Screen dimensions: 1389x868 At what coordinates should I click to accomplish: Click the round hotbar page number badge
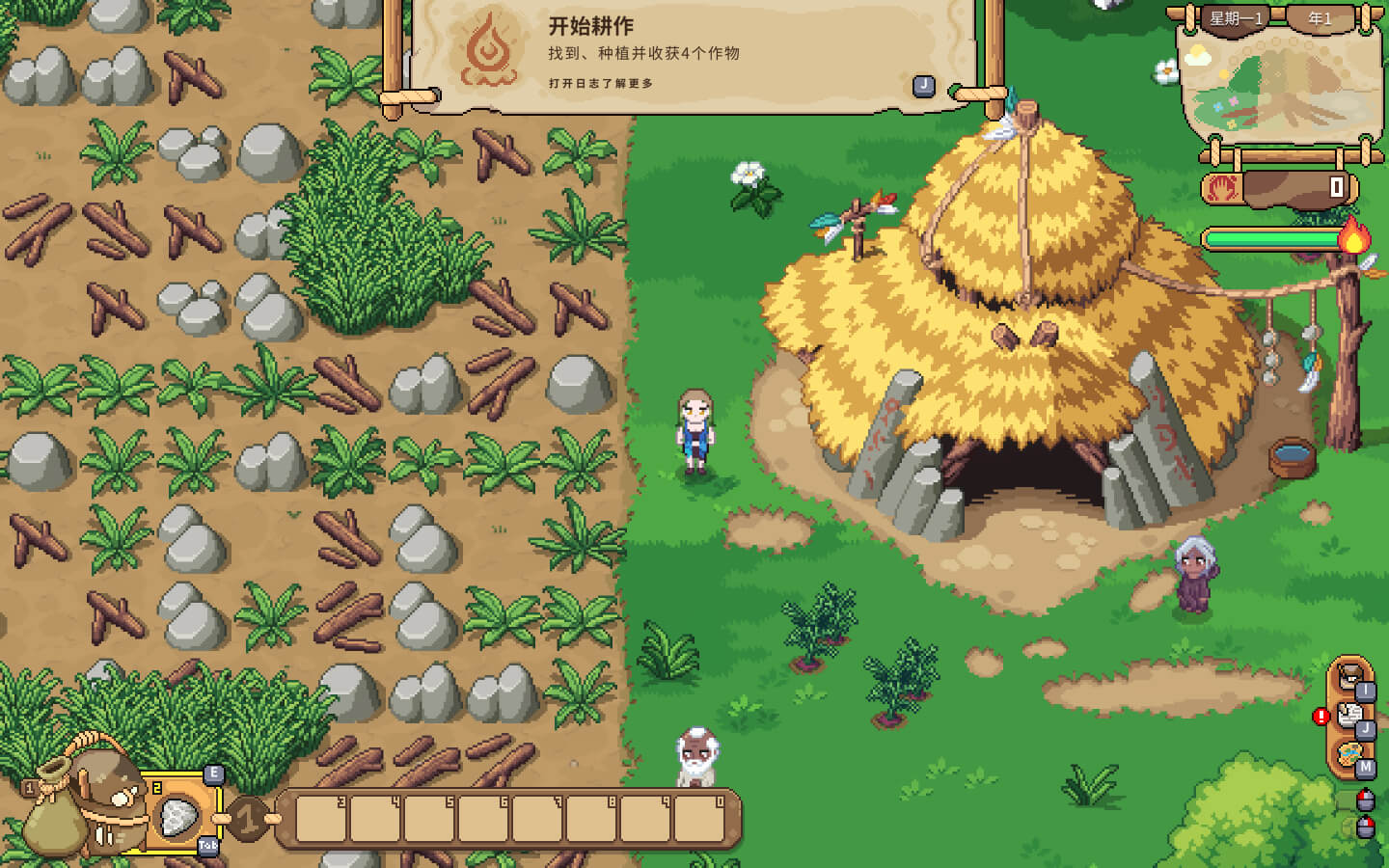coord(248,820)
